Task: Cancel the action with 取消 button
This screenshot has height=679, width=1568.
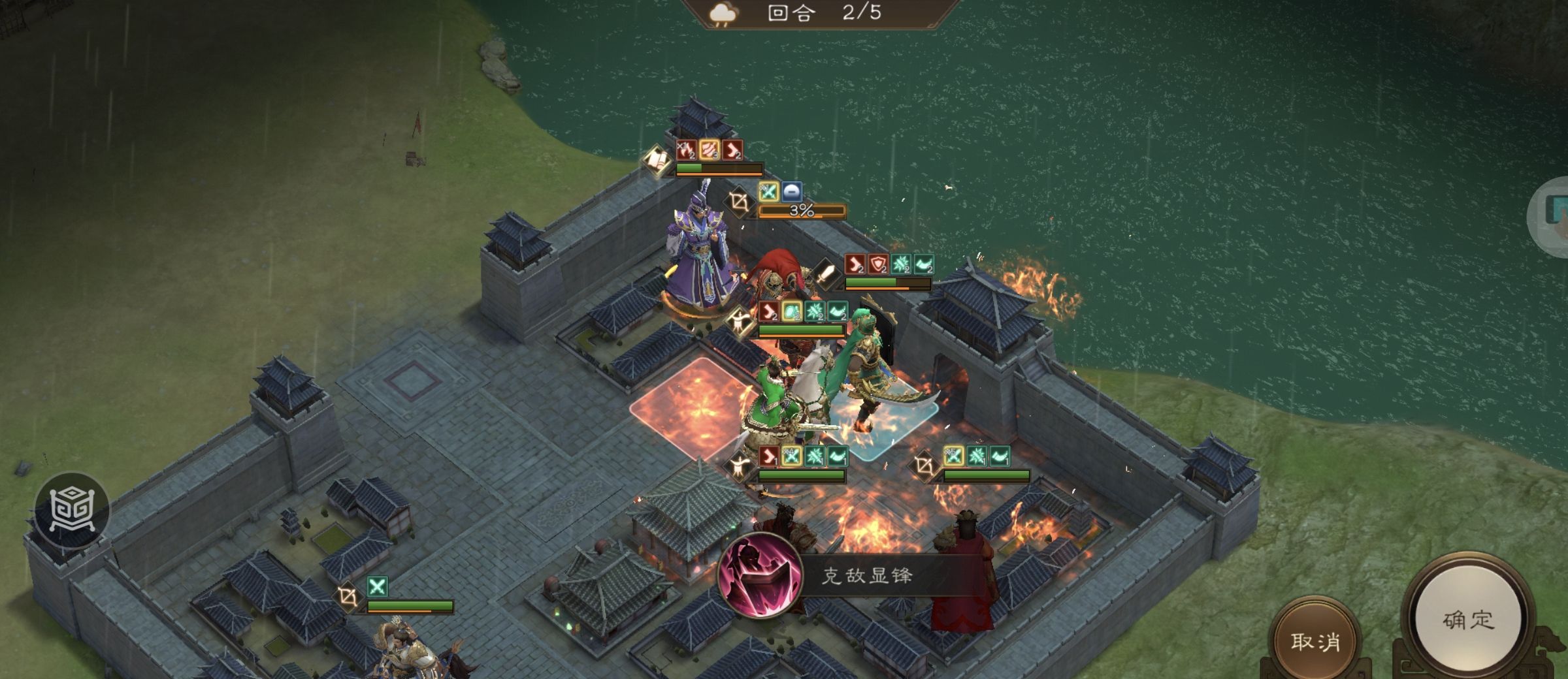Action: coord(1315,641)
